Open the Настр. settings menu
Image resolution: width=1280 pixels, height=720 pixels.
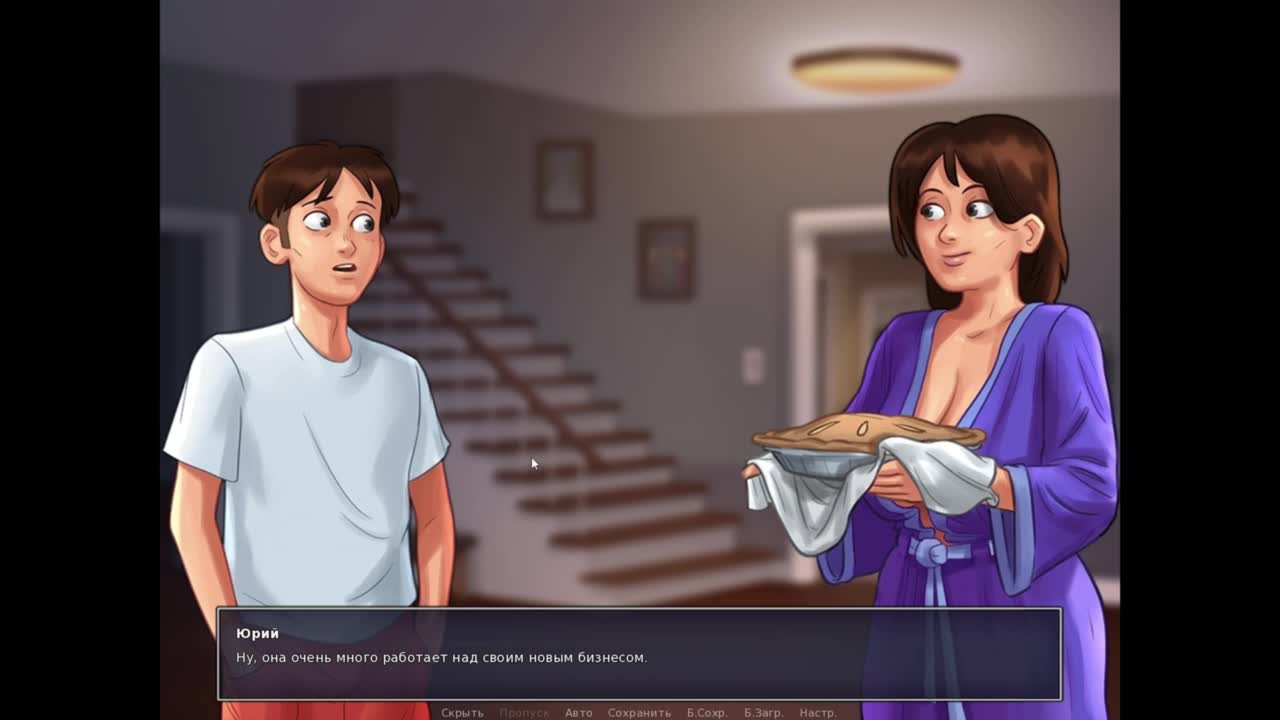pos(817,713)
